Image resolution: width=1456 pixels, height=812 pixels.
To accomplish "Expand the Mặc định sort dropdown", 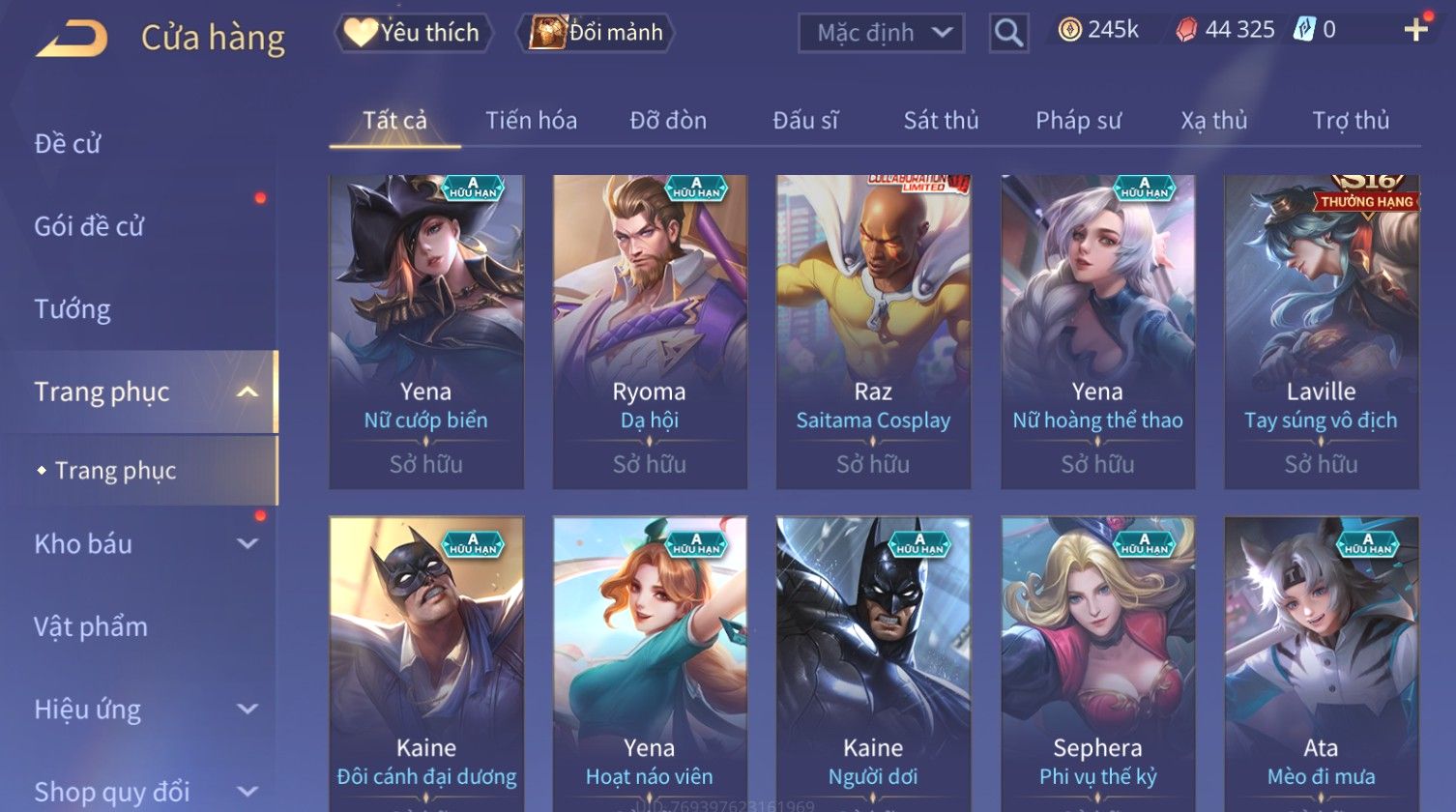I will pyautogui.click(x=881, y=33).
